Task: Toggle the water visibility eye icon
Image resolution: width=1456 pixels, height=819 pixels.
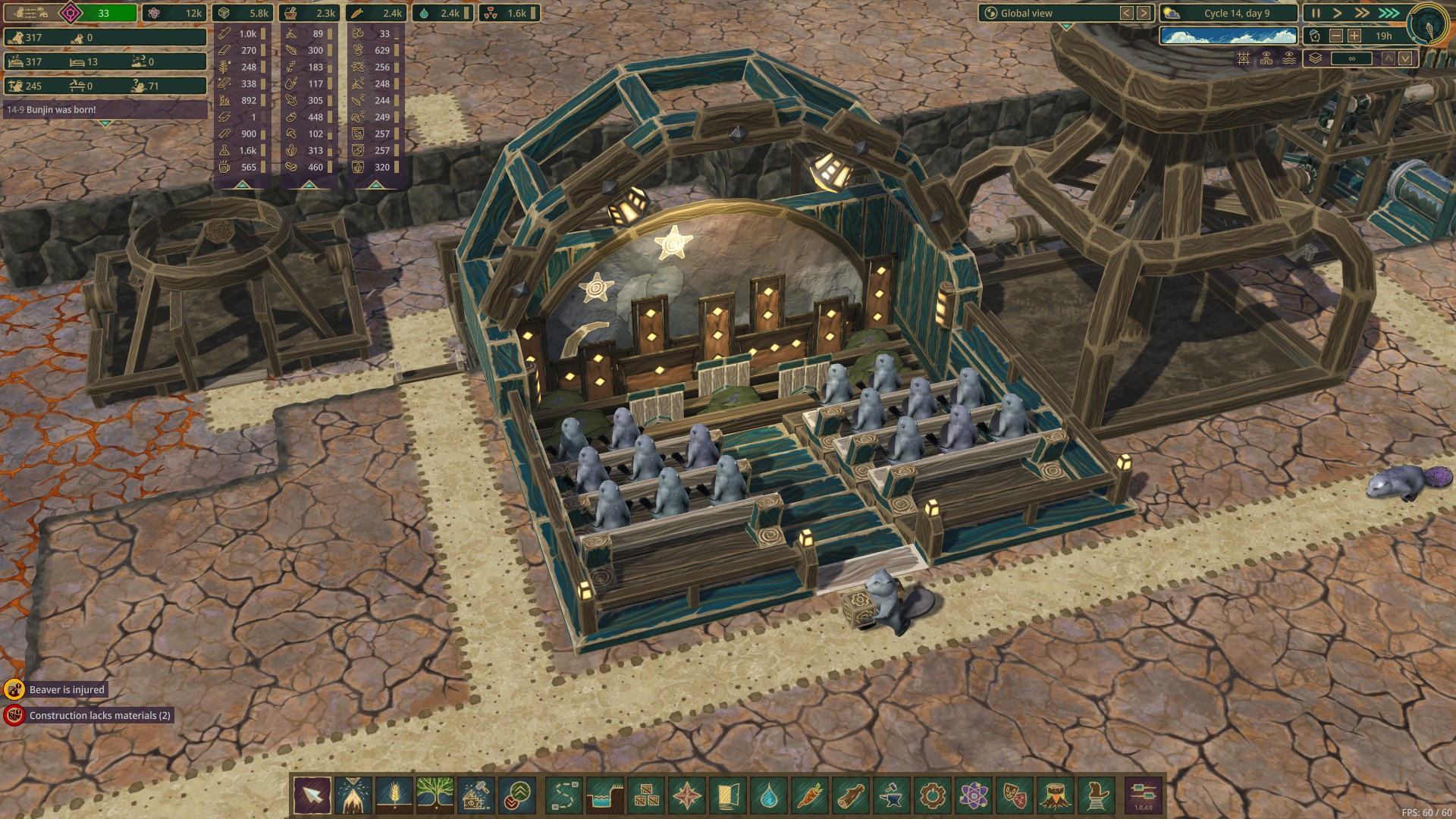Action: 1289,58
